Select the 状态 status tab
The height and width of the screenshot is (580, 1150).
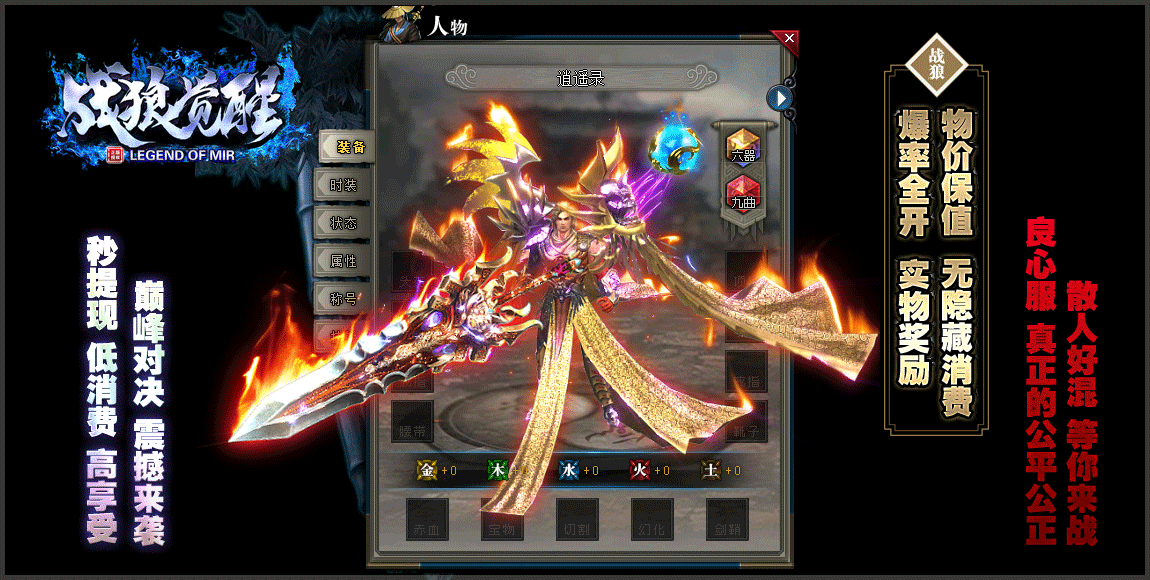pyautogui.click(x=343, y=223)
